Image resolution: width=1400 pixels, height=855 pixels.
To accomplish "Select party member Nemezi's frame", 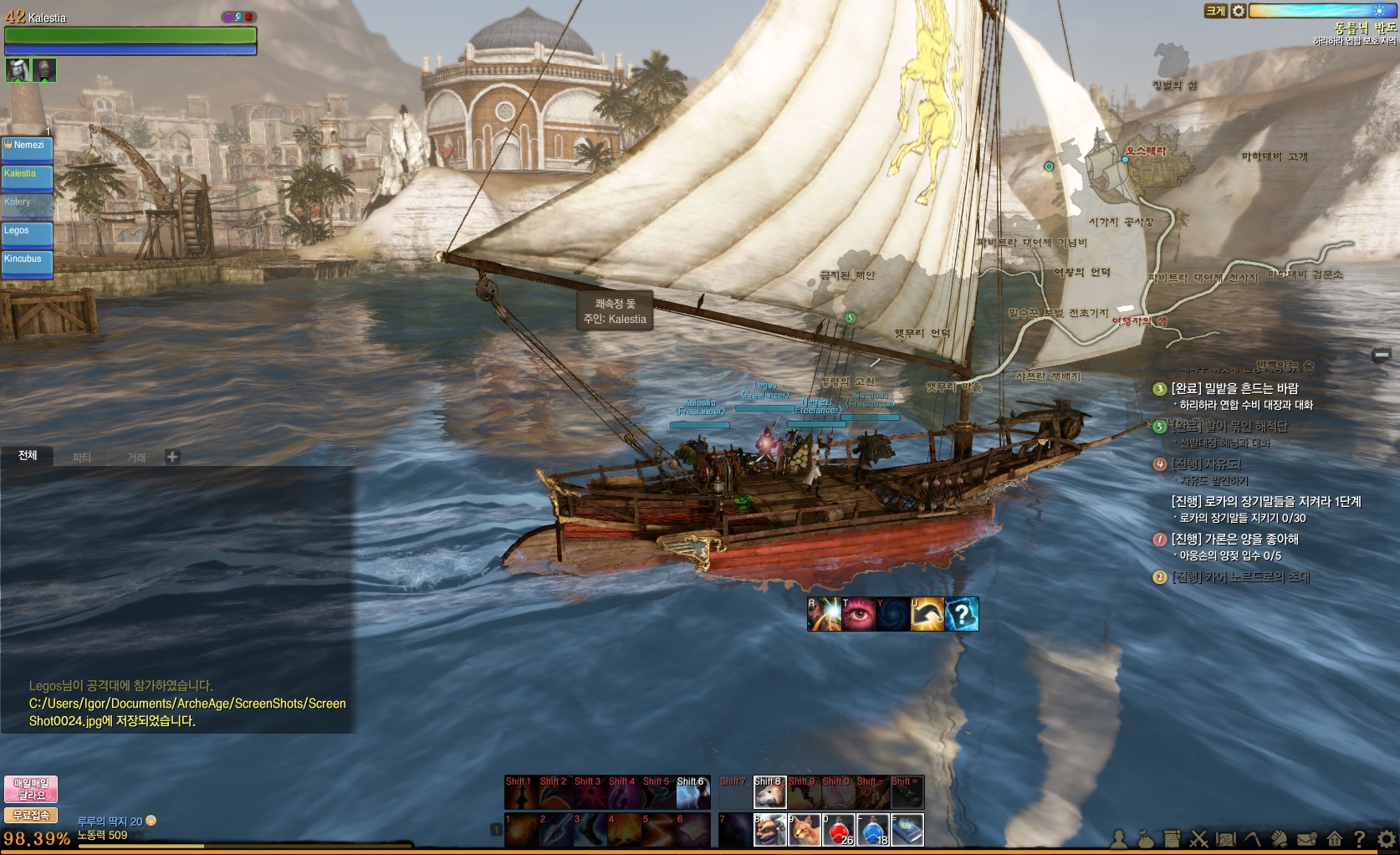I will [x=27, y=149].
